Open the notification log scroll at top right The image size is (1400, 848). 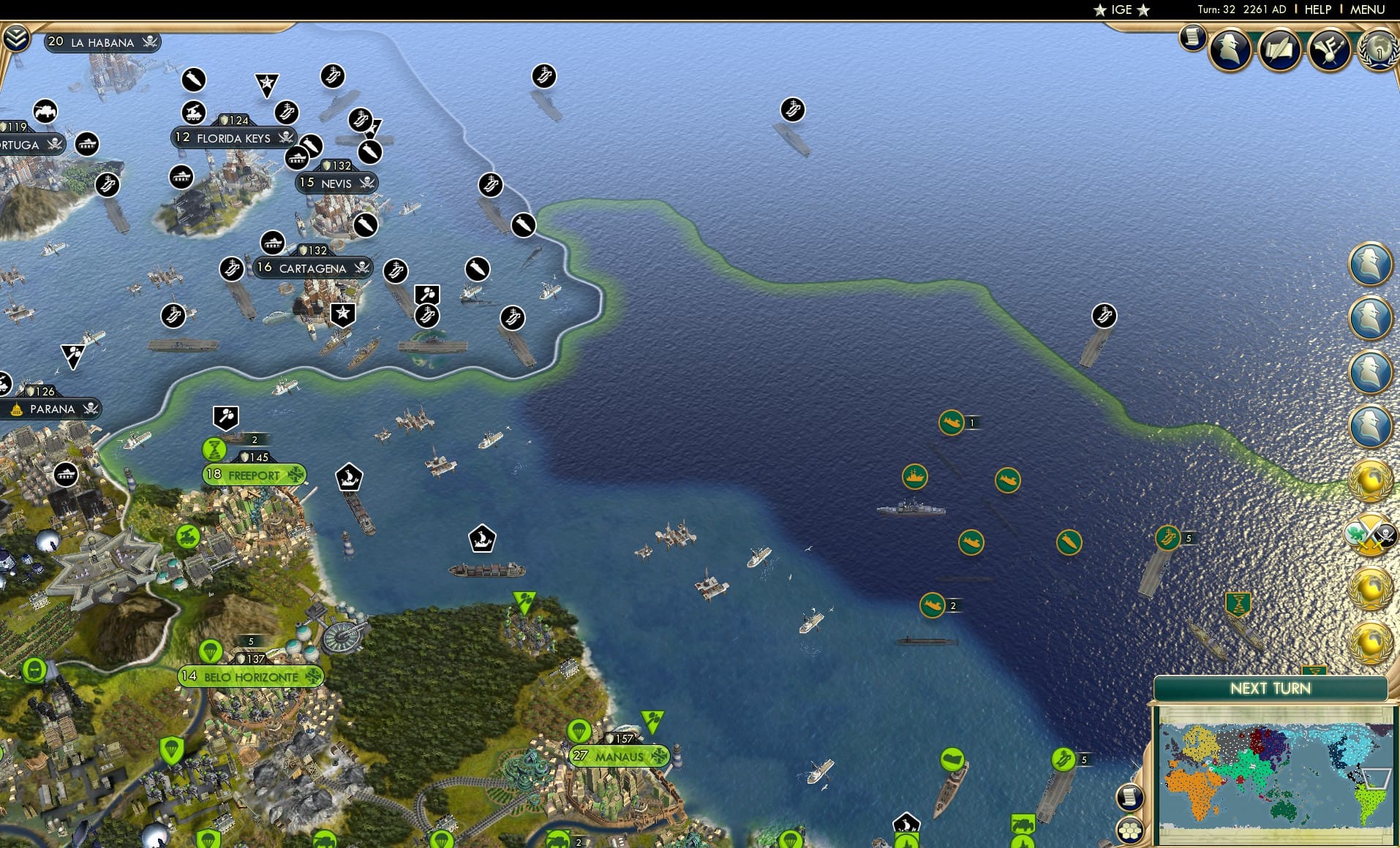pyautogui.click(x=1191, y=38)
